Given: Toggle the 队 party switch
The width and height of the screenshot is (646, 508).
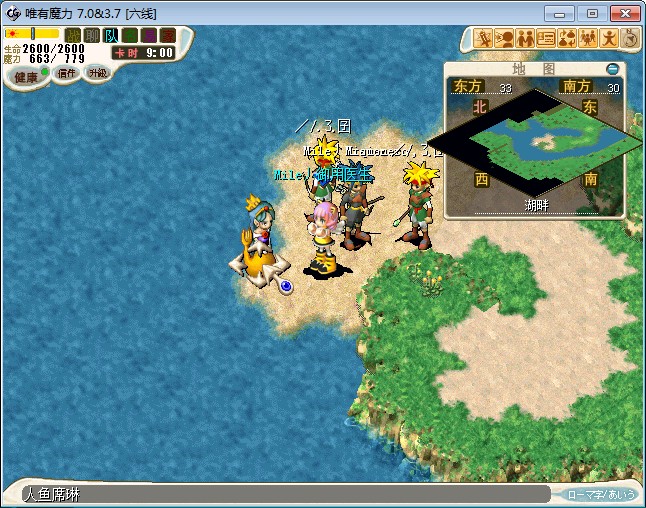Looking at the screenshot, I should pyautogui.click(x=110, y=35).
